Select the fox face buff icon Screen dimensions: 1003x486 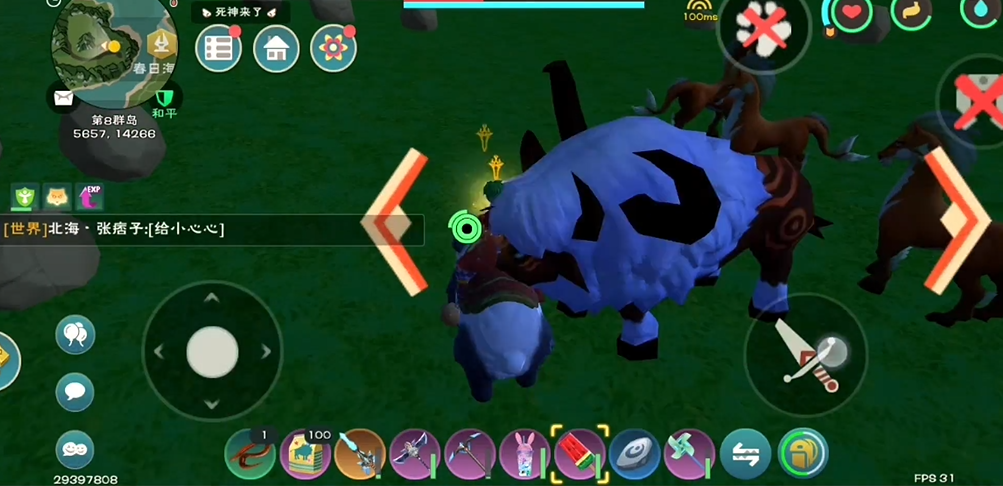(x=57, y=195)
